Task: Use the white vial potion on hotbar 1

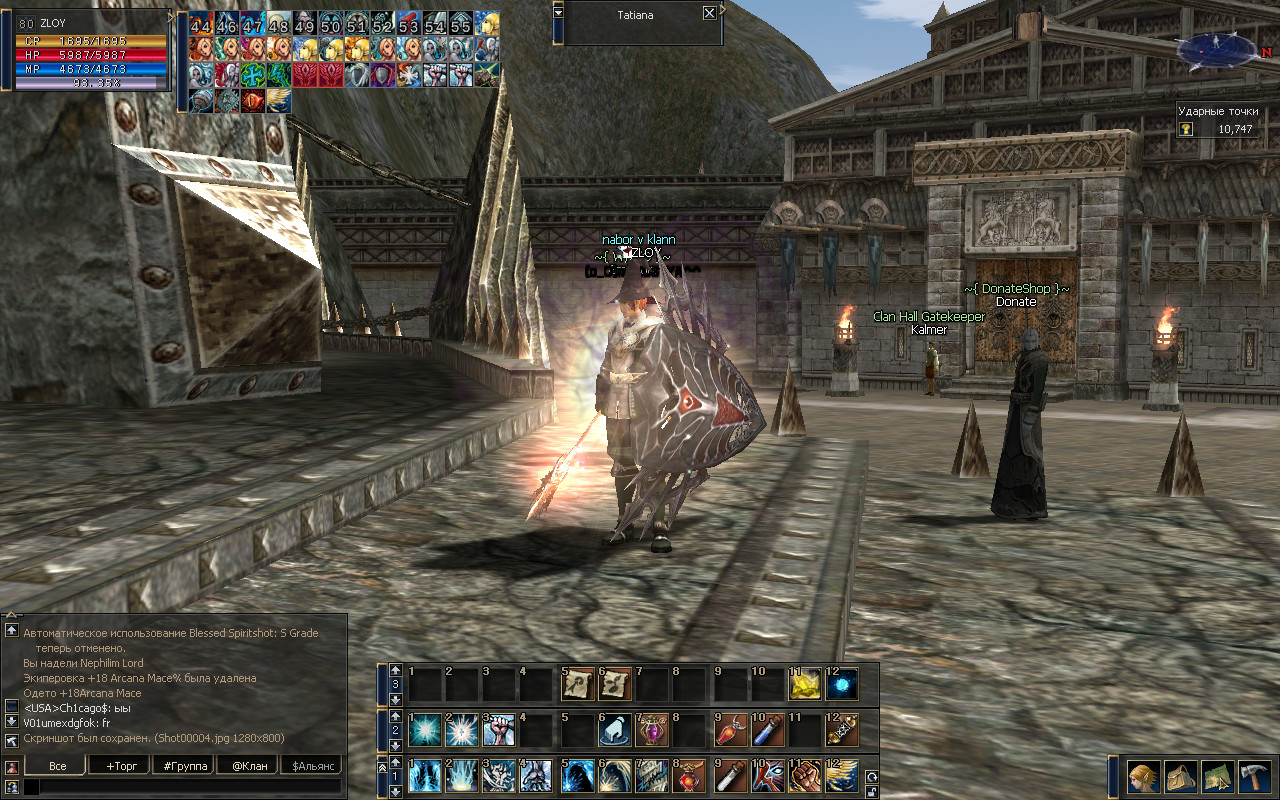Action: 729,776
